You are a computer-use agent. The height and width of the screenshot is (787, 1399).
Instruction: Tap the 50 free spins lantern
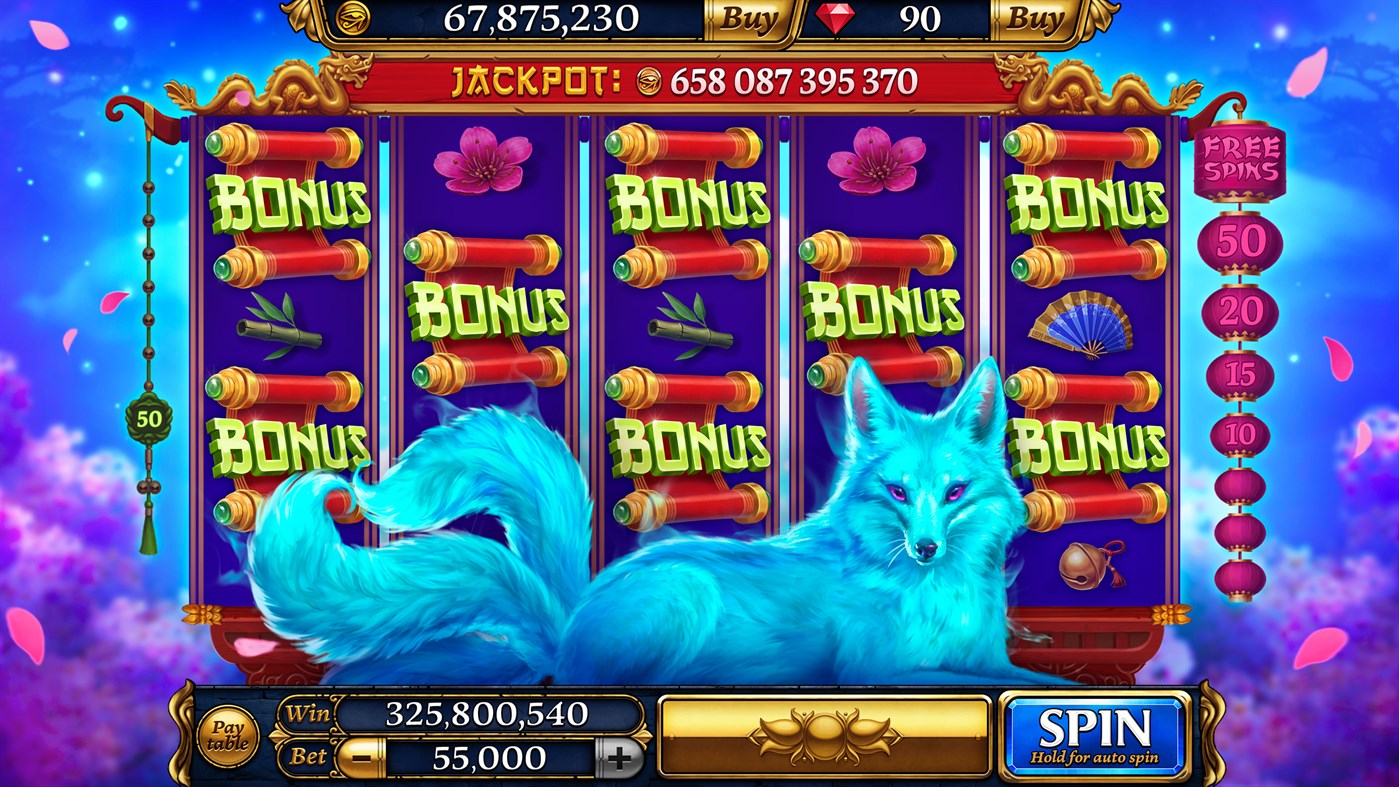(x=1240, y=240)
